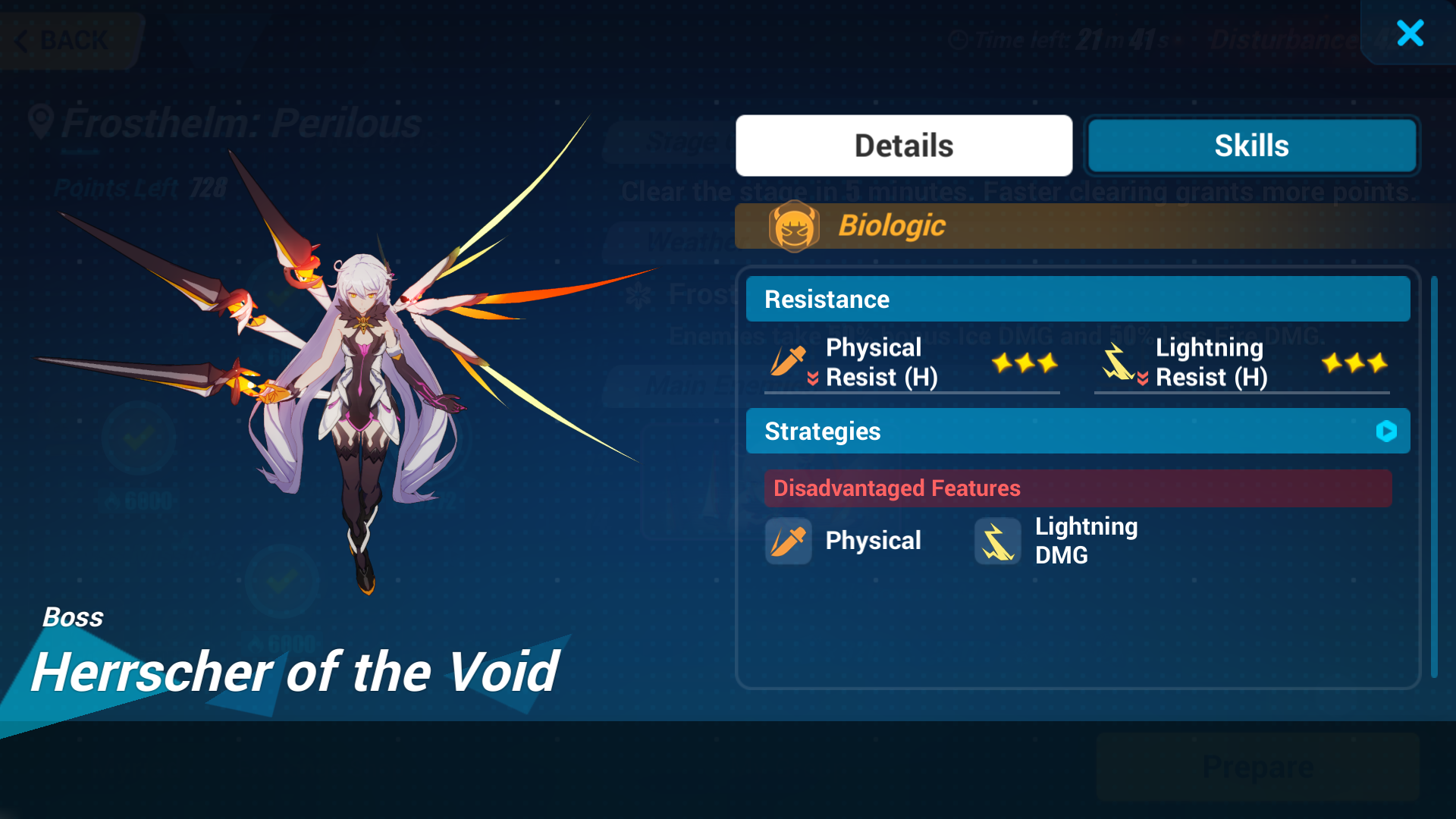Switch to the Skills tab

[1252, 145]
